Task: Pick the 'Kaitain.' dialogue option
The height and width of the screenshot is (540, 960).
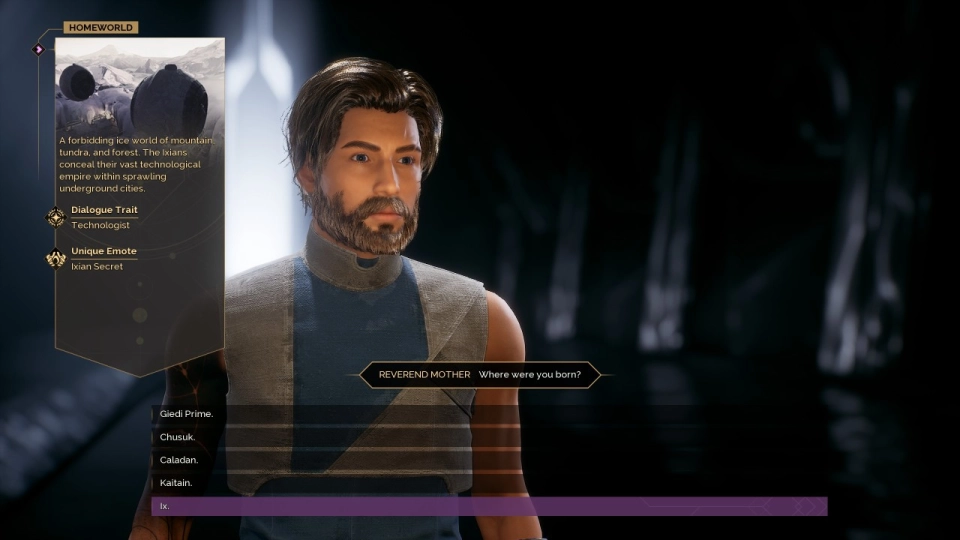Action: pos(176,483)
